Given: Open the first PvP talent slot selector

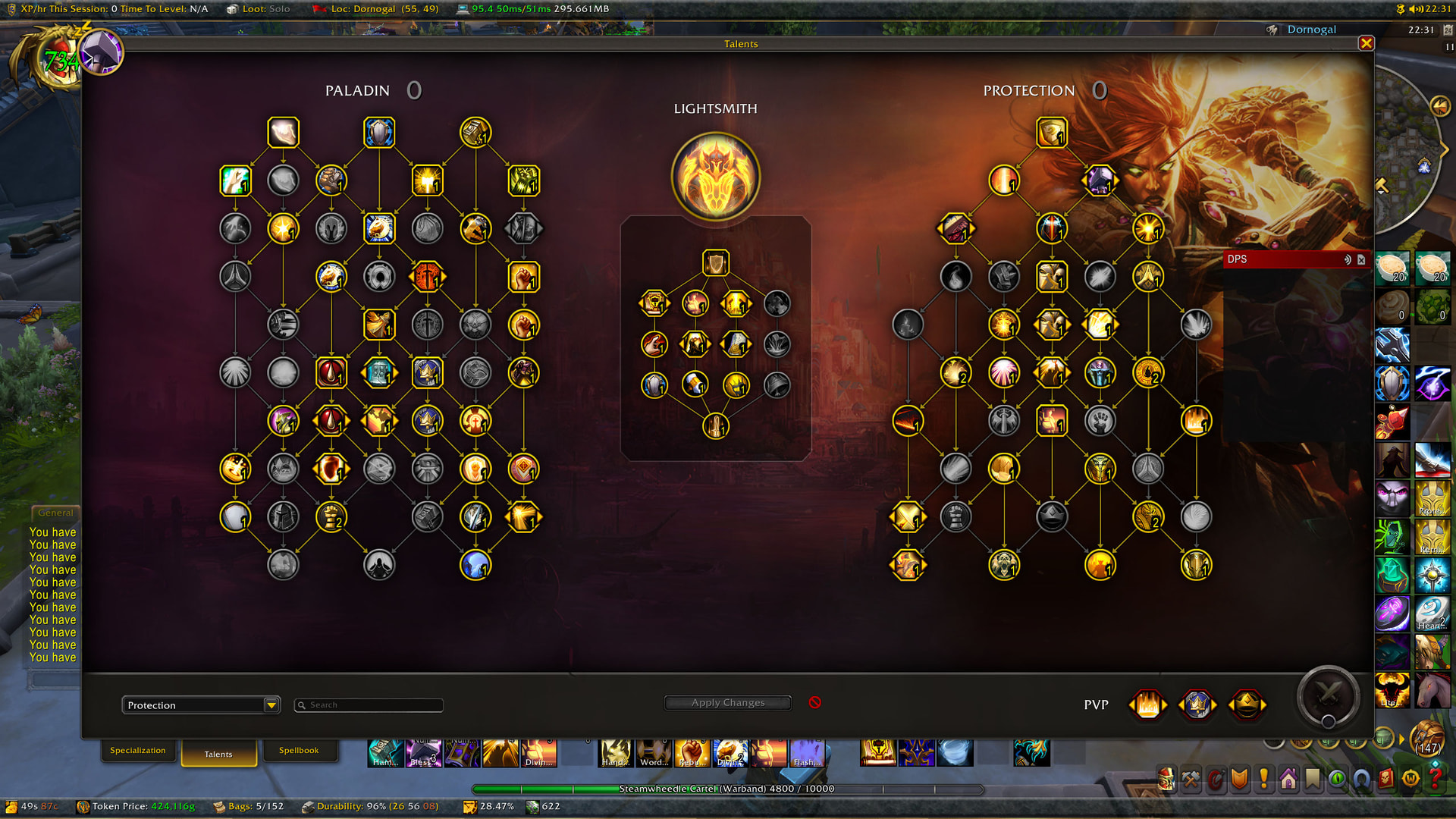Looking at the screenshot, I should [1147, 704].
